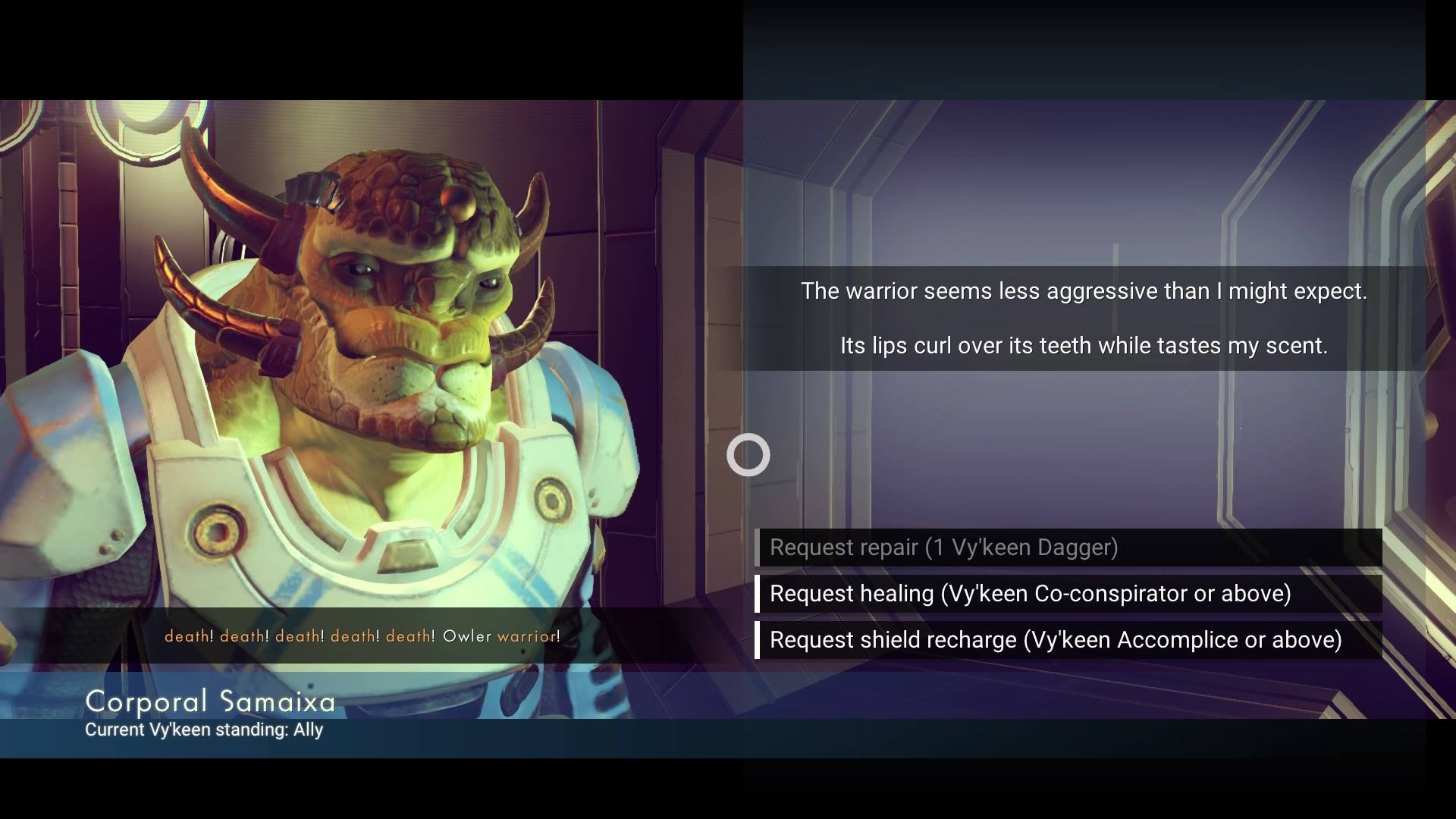Image resolution: width=1456 pixels, height=819 pixels.
Task: Select the Request healing dialogue option
Action: click(1030, 594)
